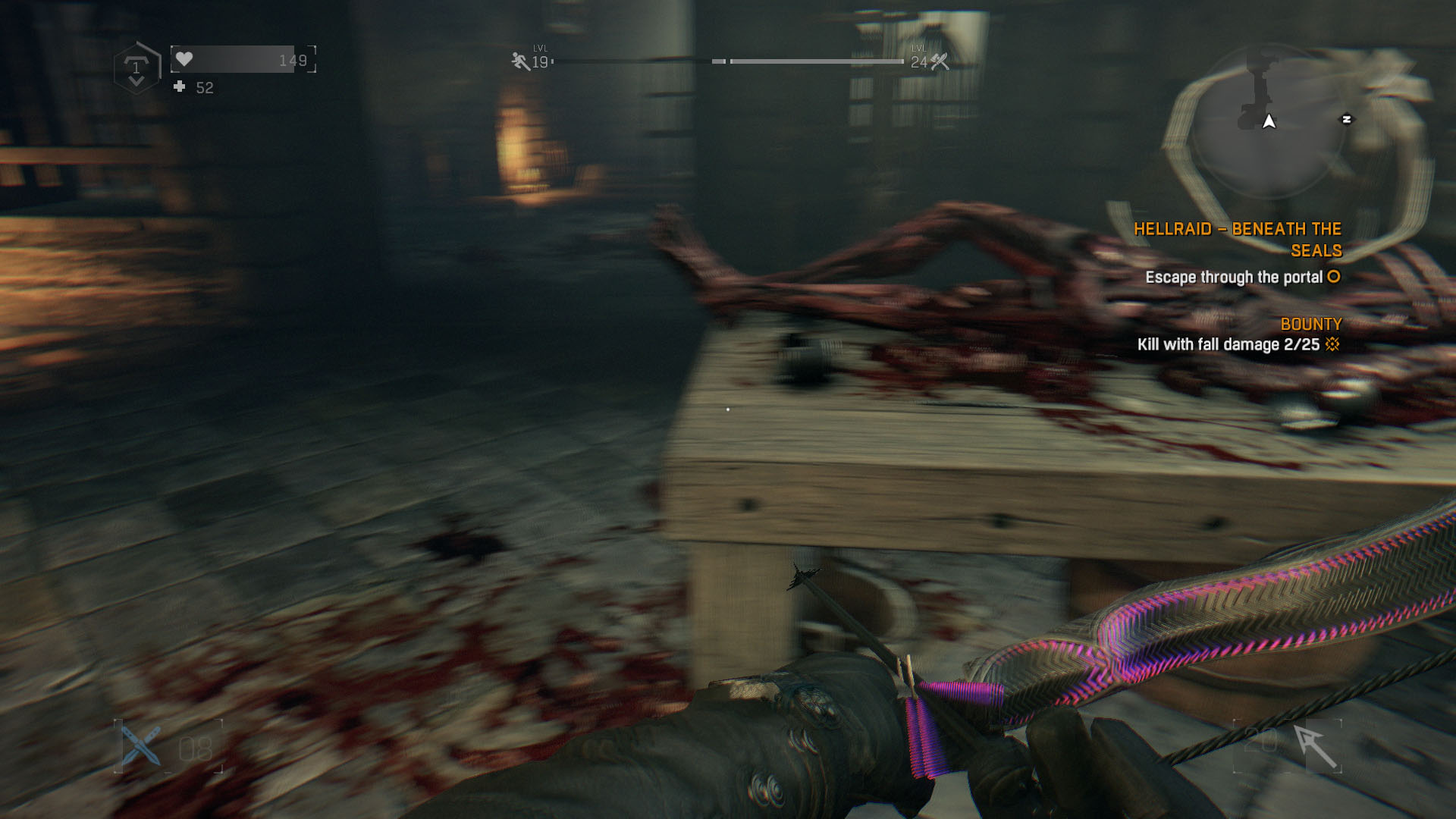Click the medkit cross icon
Image resolution: width=1456 pixels, height=819 pixels.
tap(180, 87)
